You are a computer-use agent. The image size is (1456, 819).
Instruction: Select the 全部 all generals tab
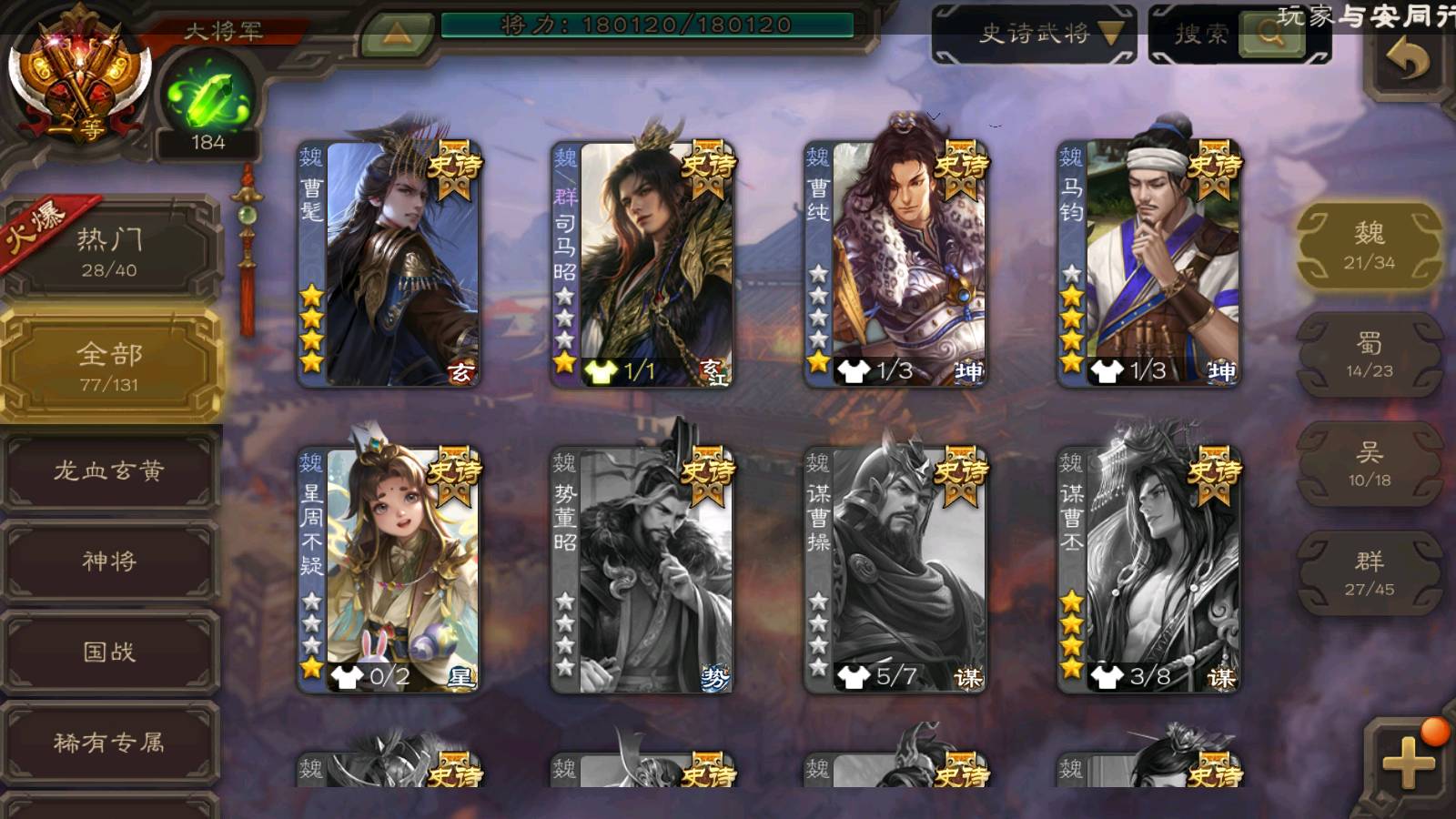point(109,366)
